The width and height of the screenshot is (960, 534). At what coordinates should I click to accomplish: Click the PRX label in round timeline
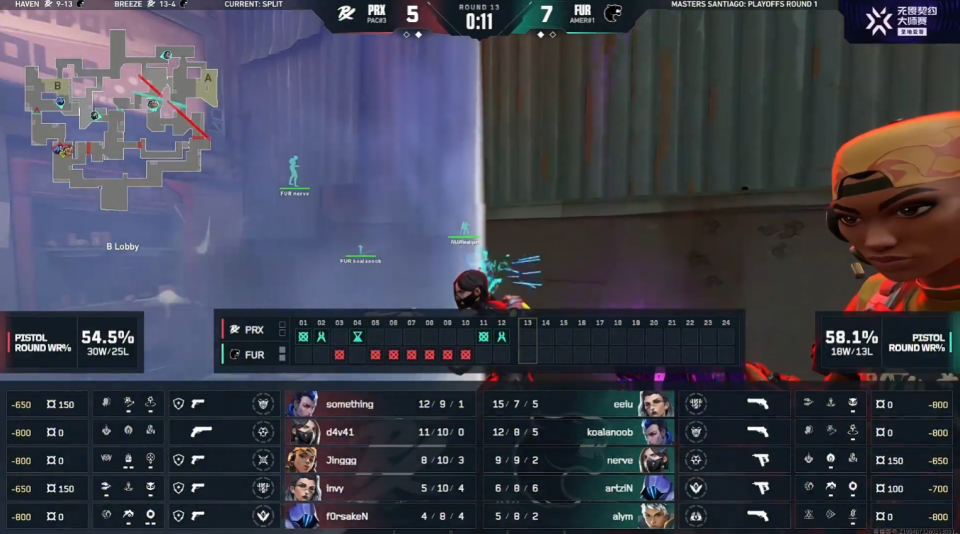(x=254, y=329)
